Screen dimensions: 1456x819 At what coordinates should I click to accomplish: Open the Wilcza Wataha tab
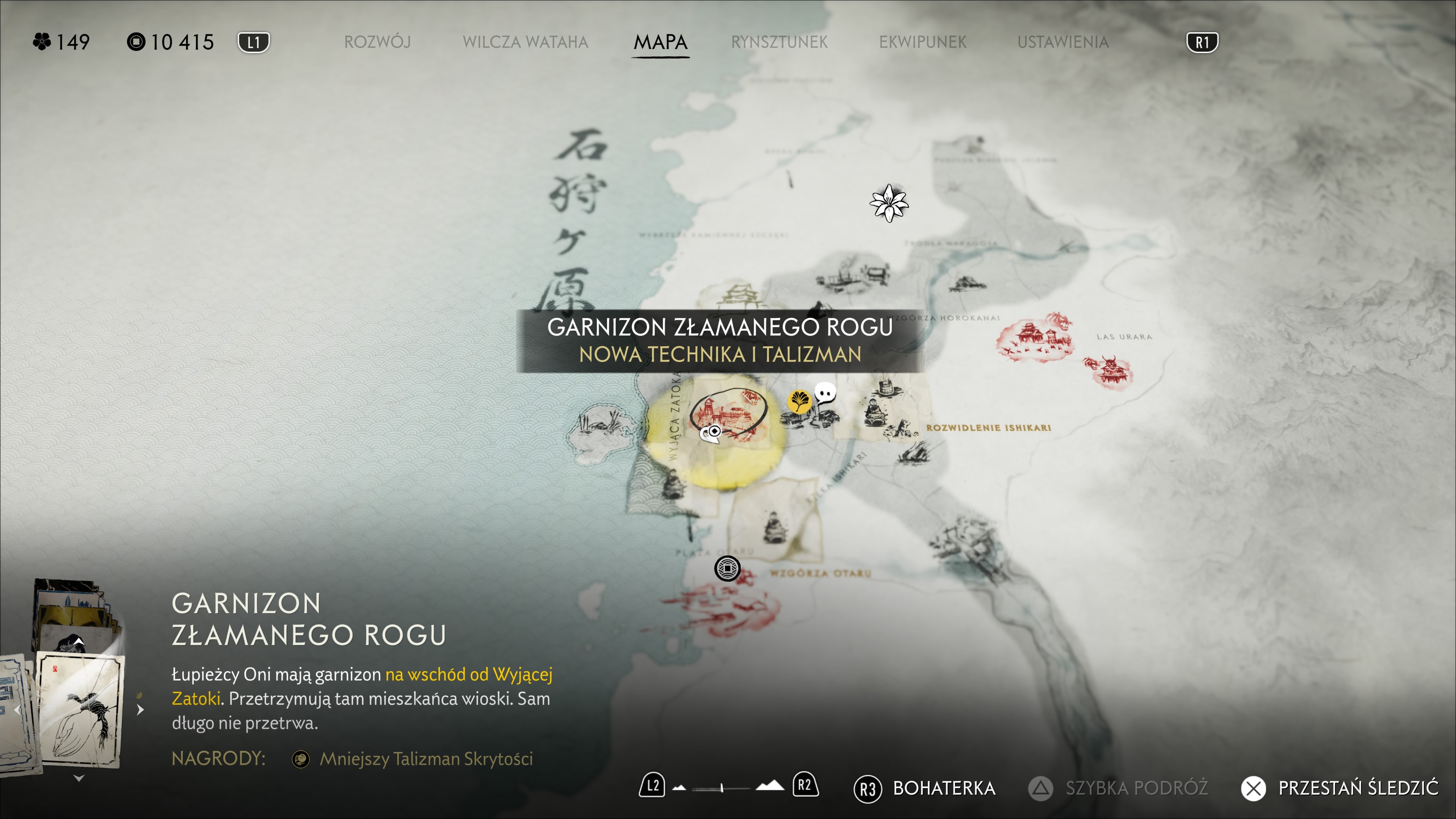point(525,42)
